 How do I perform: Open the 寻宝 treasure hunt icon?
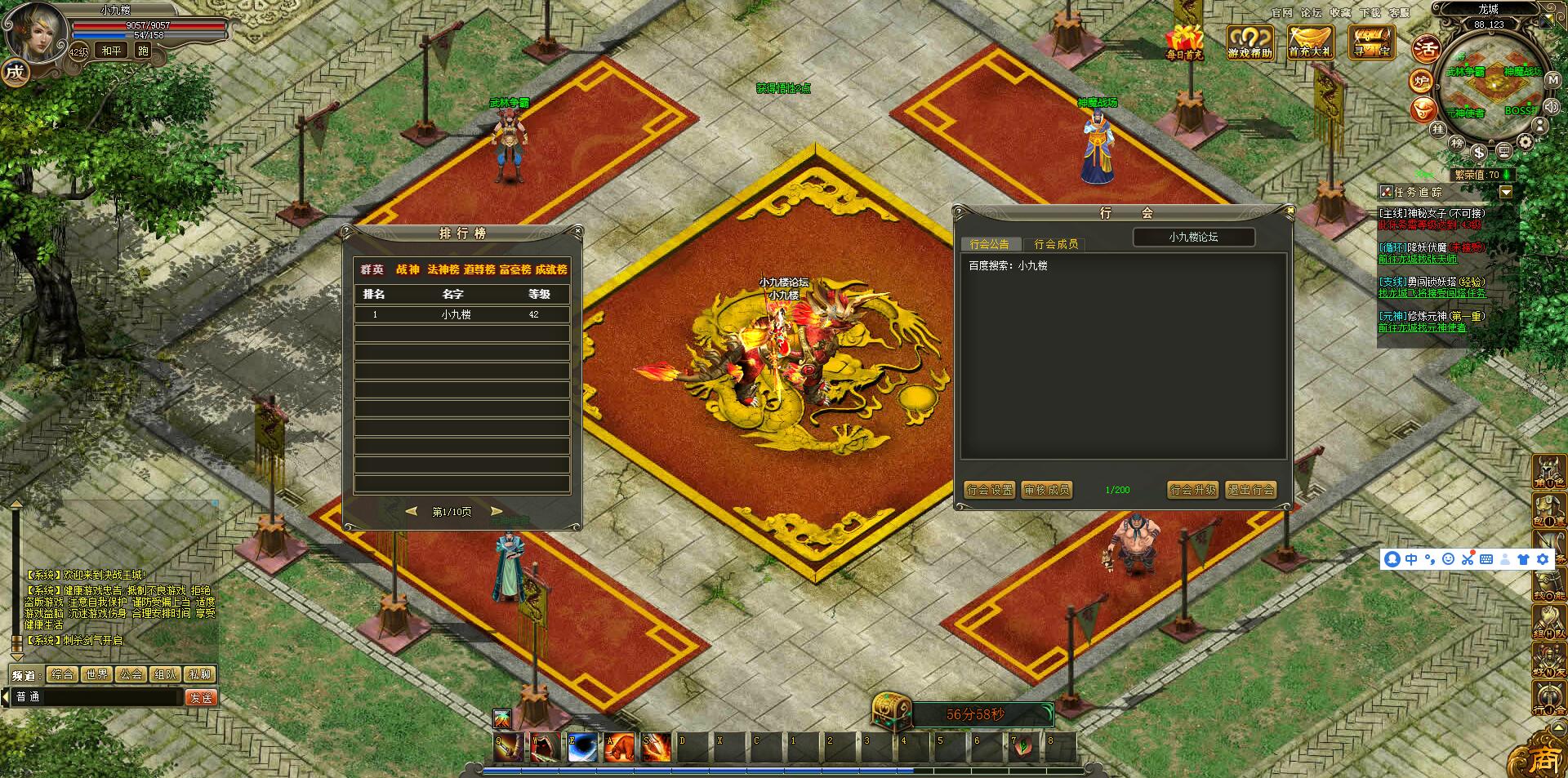pos(1371,42)
